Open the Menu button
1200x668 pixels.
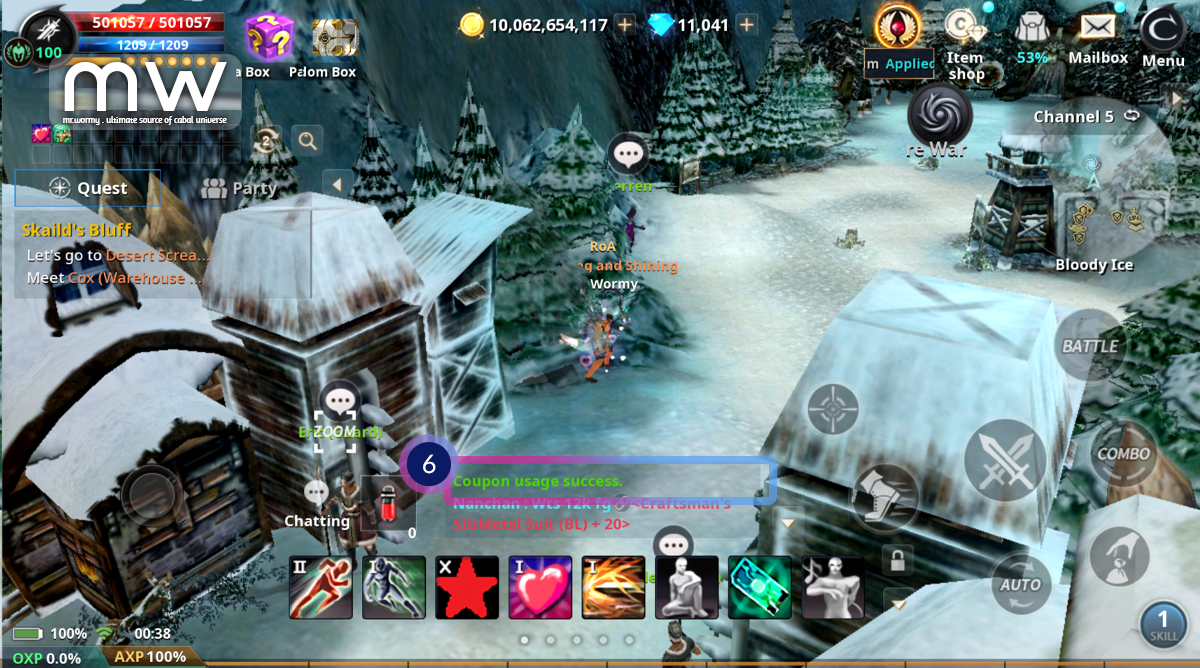[1162, 37]
